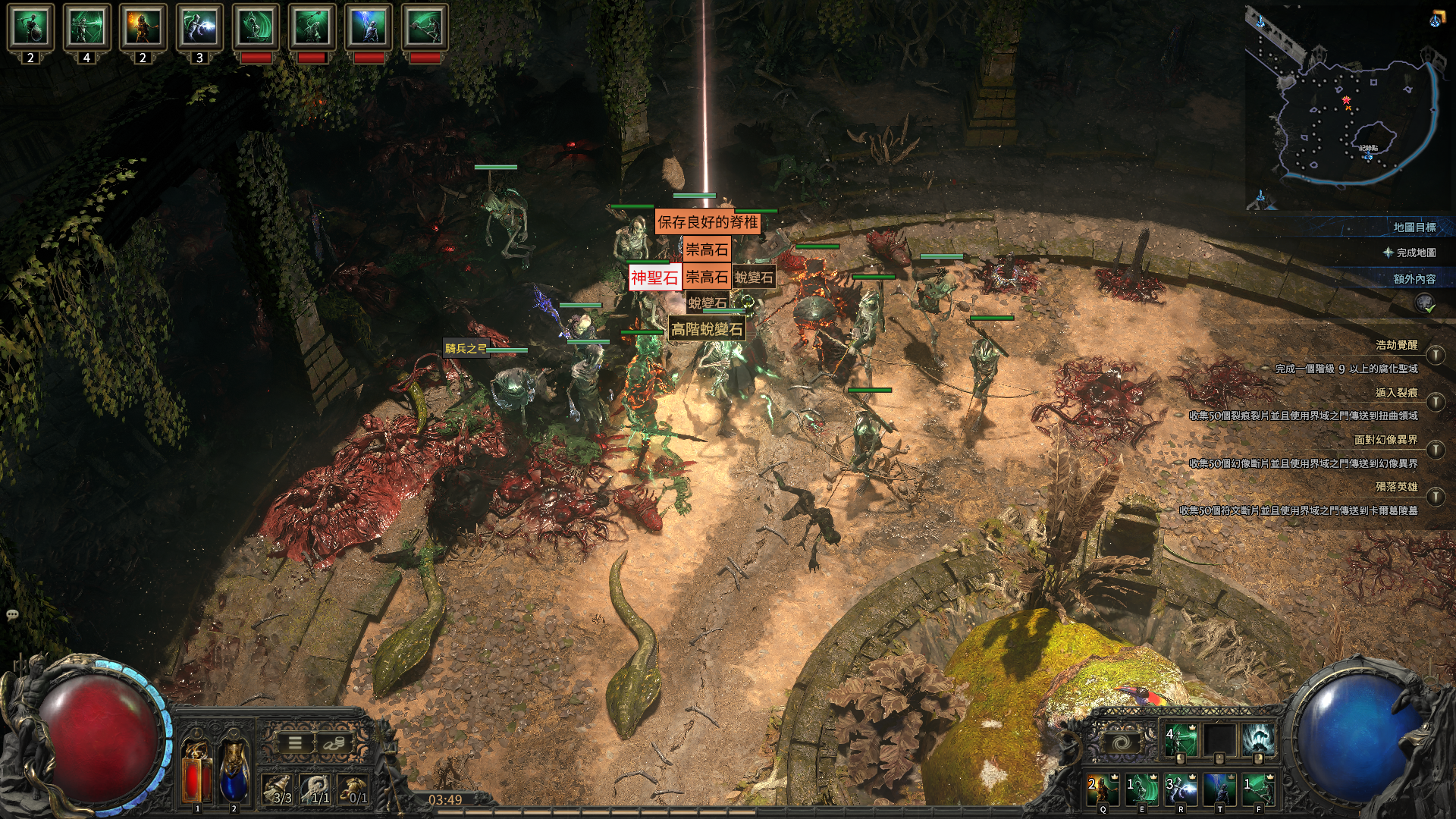
Task: Select the icy right-mouse skill slot
Action: 1258,740
